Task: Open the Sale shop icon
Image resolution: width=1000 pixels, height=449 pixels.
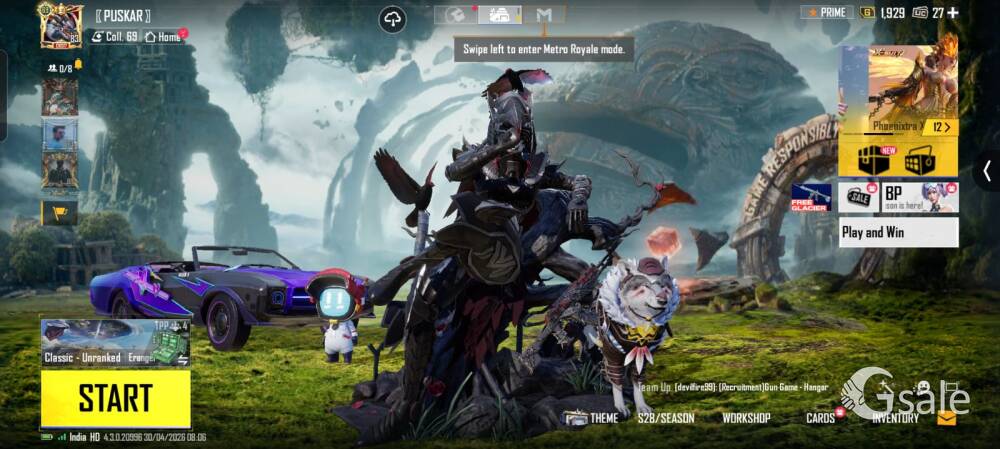Action: point(859,197)
